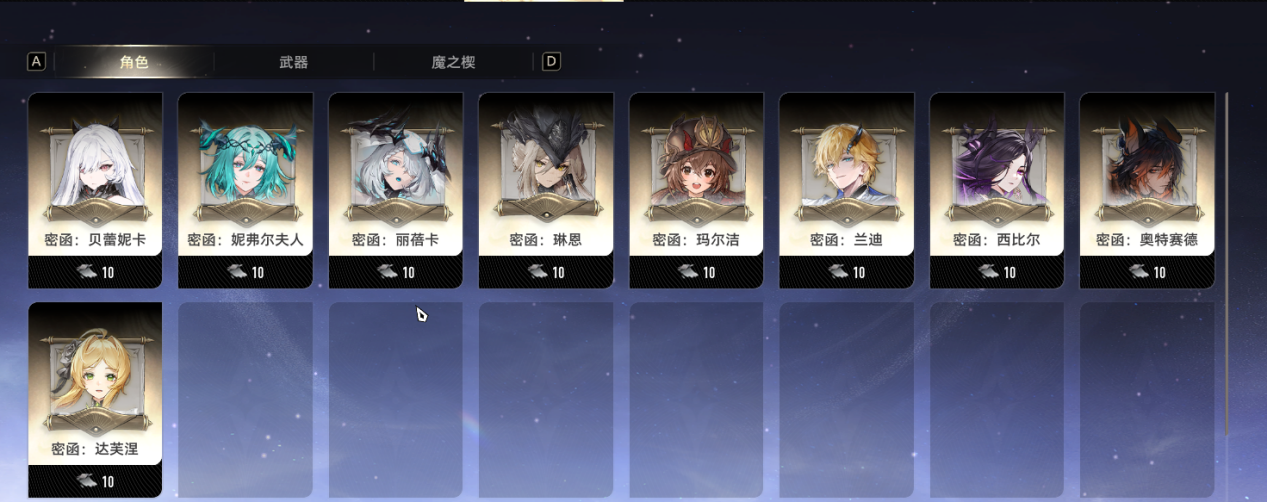
Task: Pick the 密函：丽蓓卡 card
Action: click(x=395, y=190)
